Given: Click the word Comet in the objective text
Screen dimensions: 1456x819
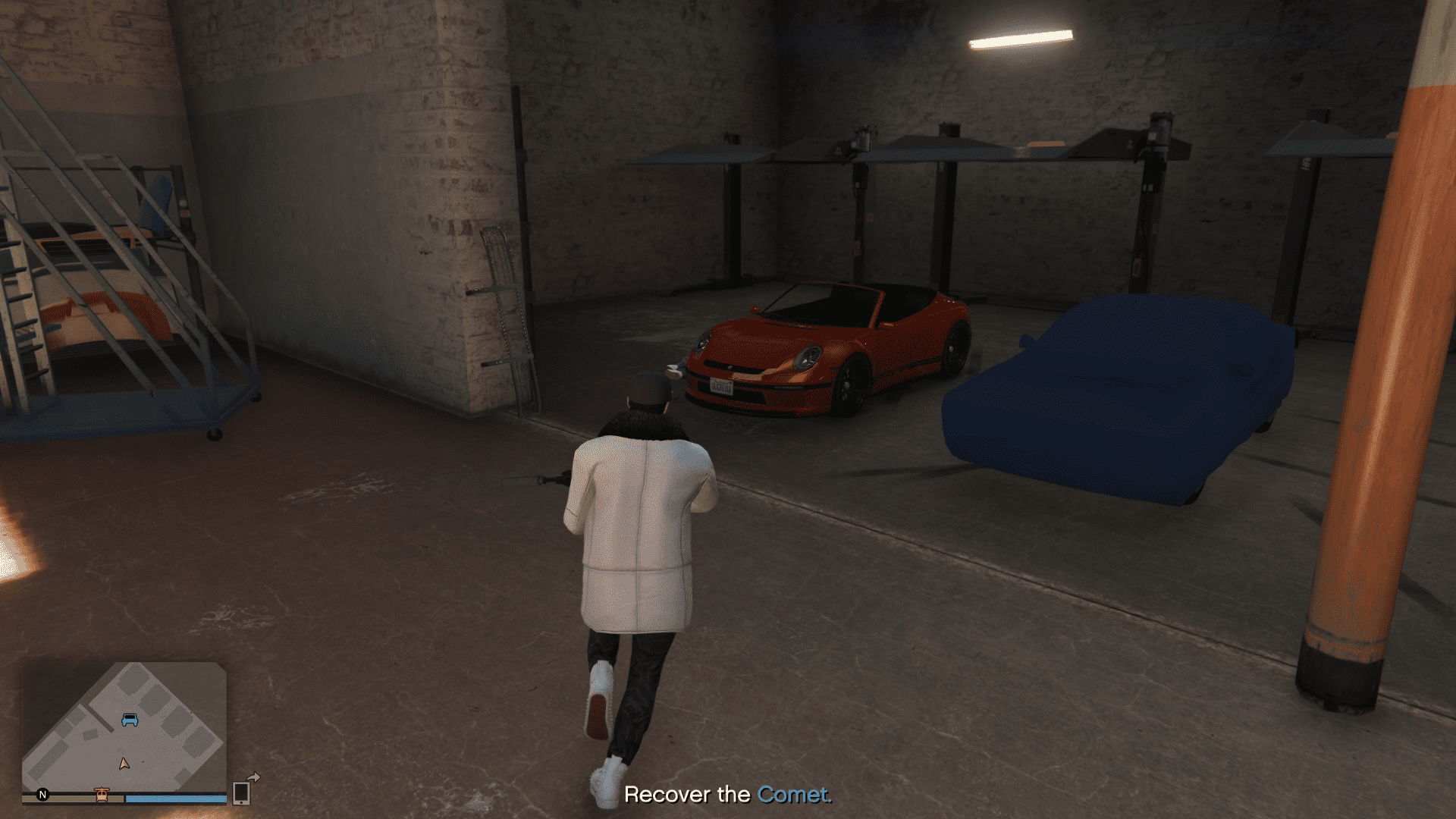Looking at the screenshot, I should click(793, 795).
